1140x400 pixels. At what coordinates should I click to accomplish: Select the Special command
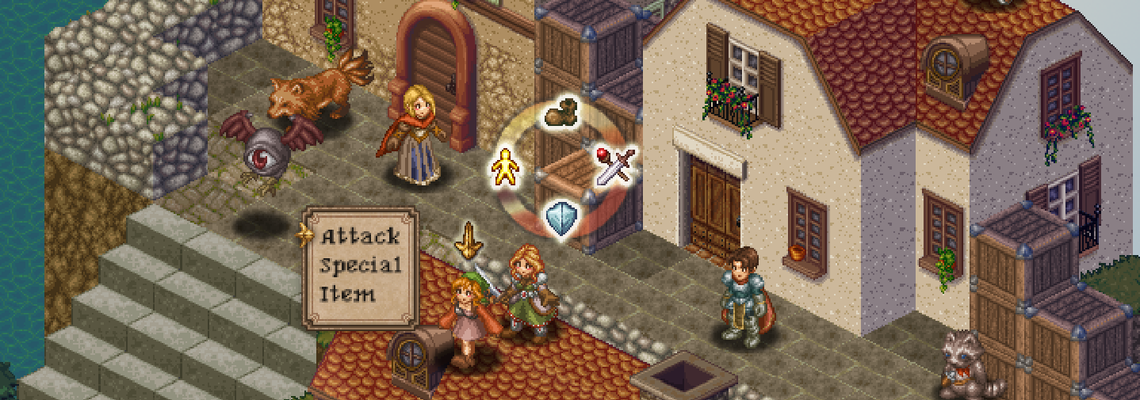[360, 266]
